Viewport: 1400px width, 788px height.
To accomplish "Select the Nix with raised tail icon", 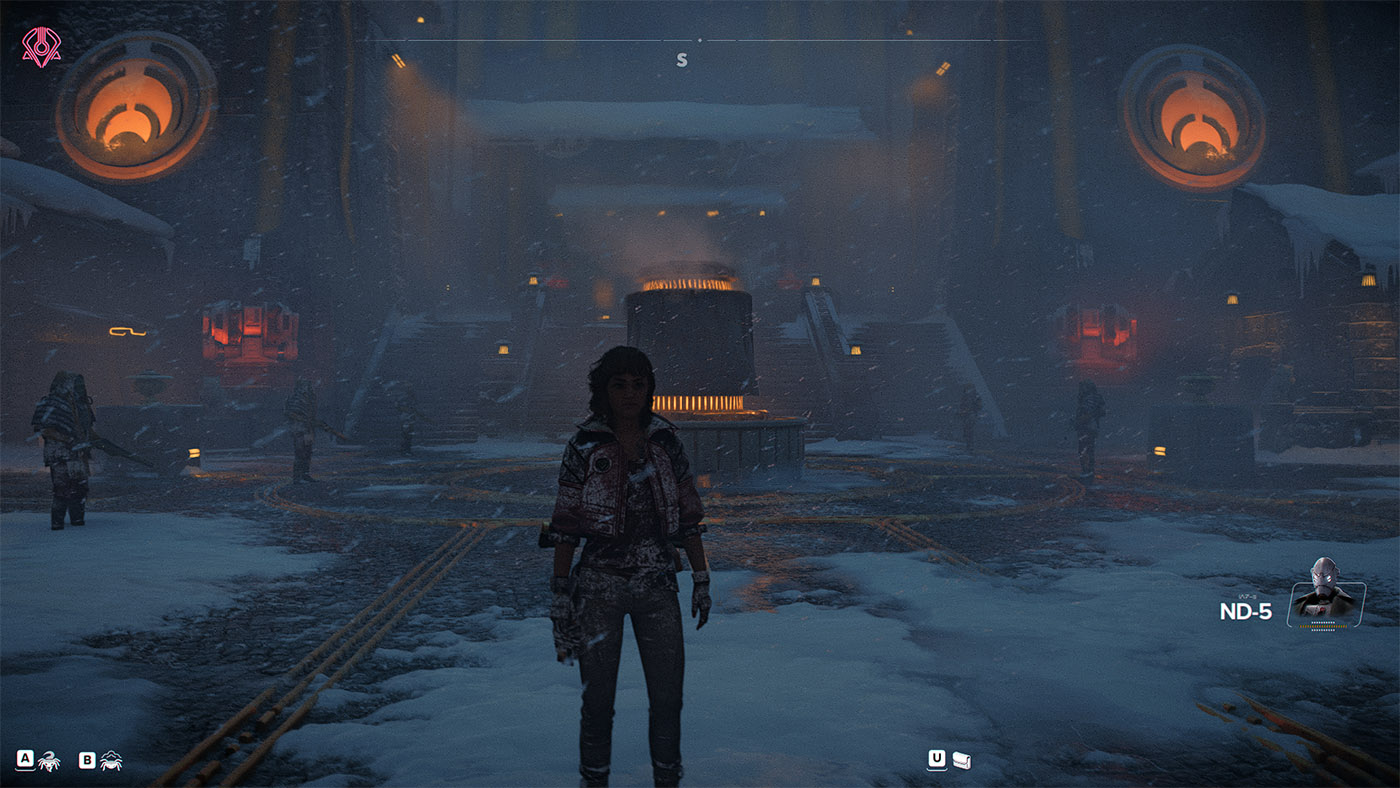I will click(x=49, y=761).
